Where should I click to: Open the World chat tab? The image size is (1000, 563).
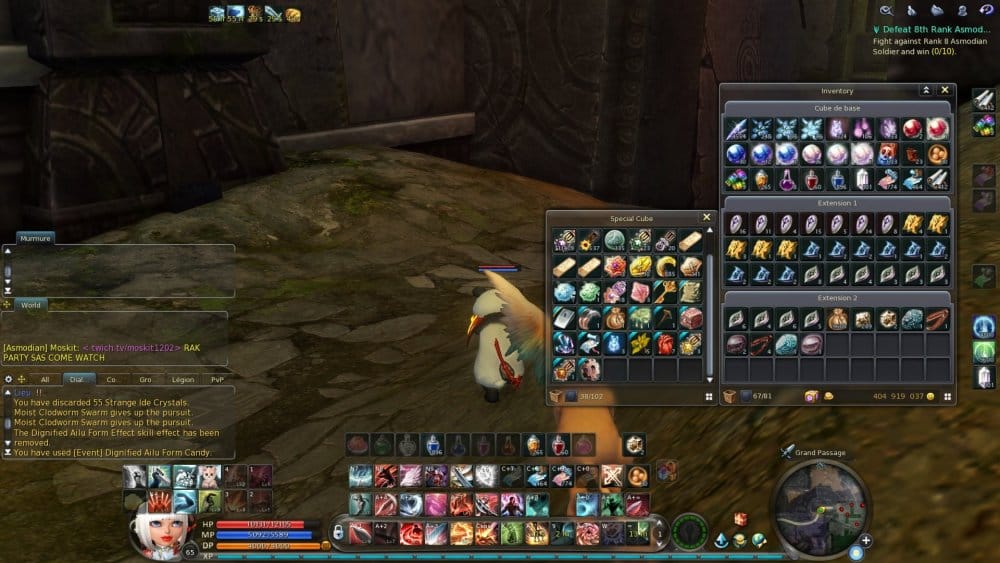tap(31, 304)
